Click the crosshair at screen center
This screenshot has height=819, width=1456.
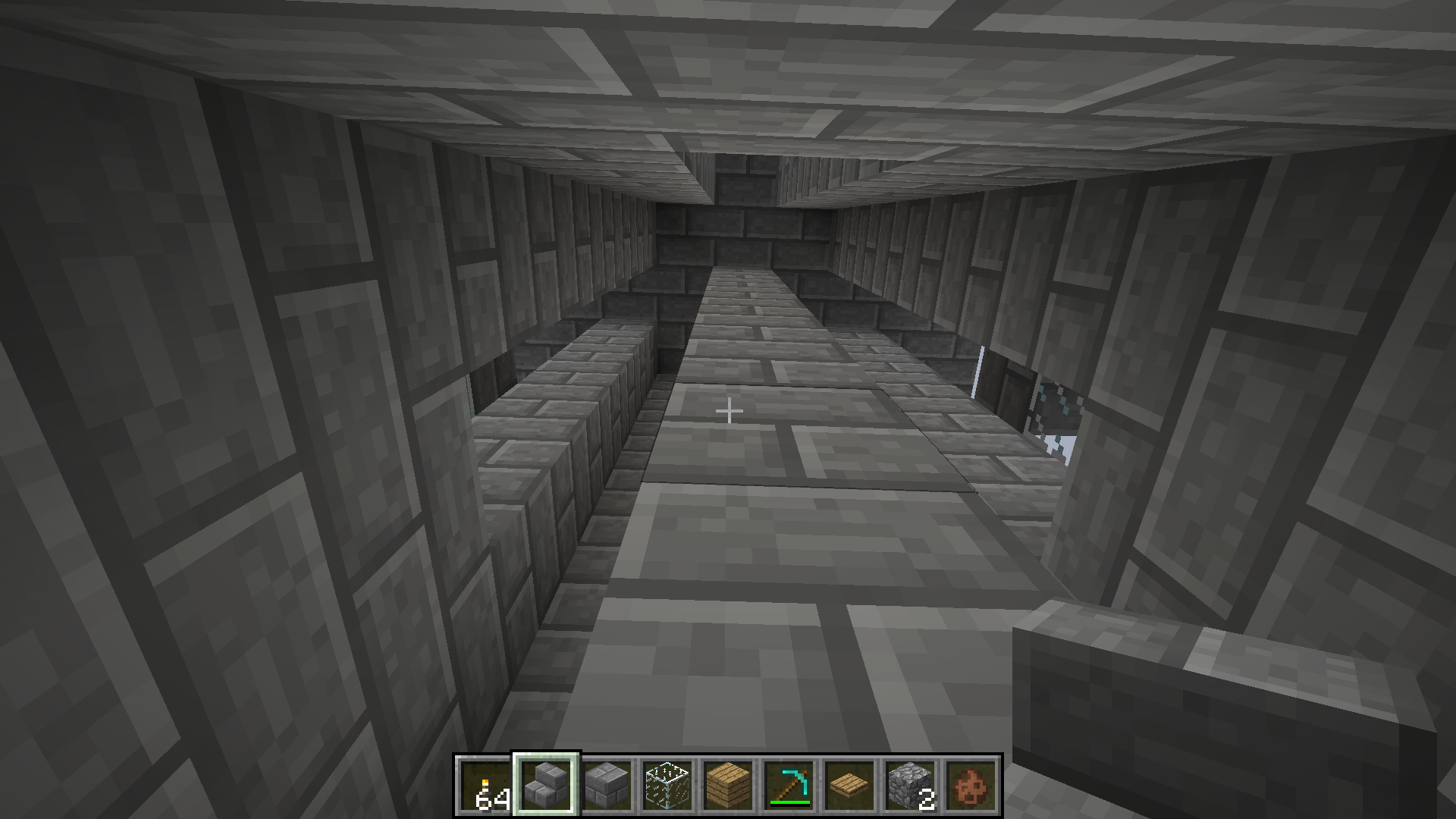click(730, 409)
